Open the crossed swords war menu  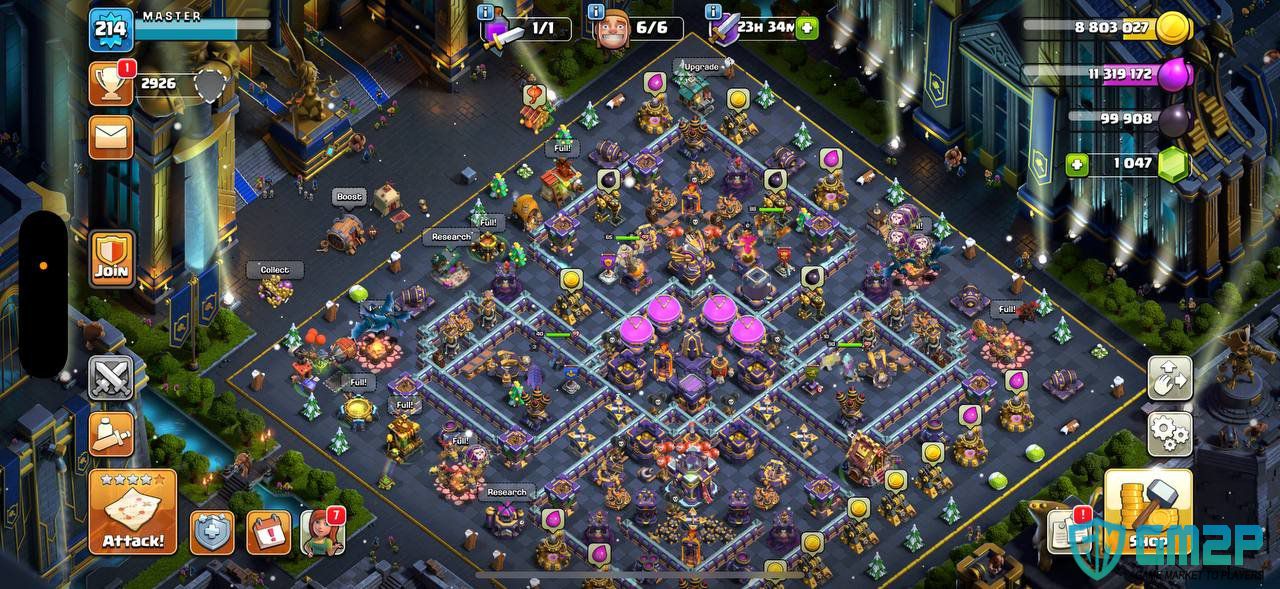(x=111, y=378)
